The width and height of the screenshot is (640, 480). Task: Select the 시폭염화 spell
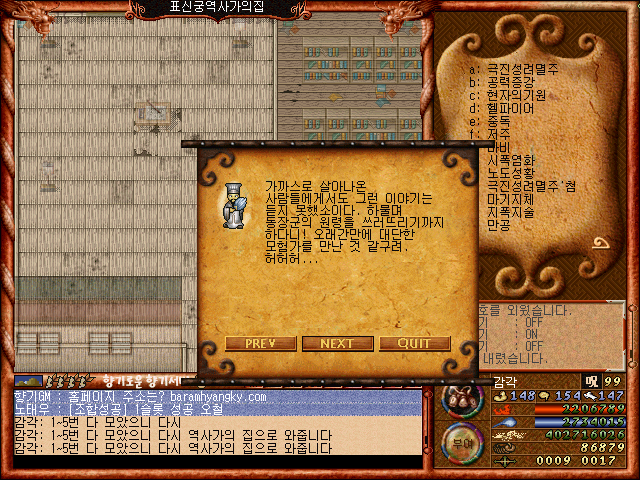click(x=510, y=160)
